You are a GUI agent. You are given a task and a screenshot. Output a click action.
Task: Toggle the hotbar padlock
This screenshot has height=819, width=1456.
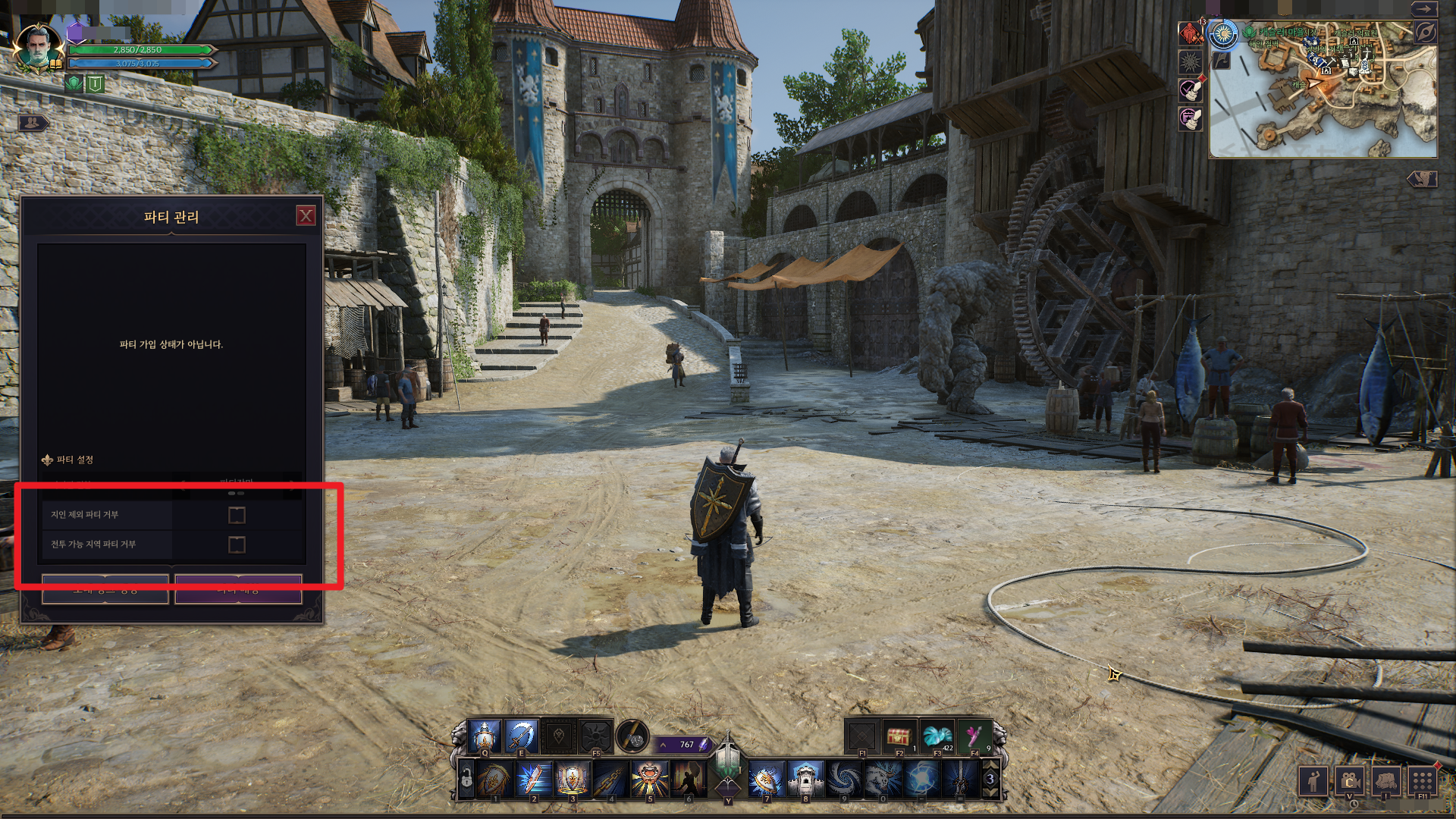(x=466, y=780)
